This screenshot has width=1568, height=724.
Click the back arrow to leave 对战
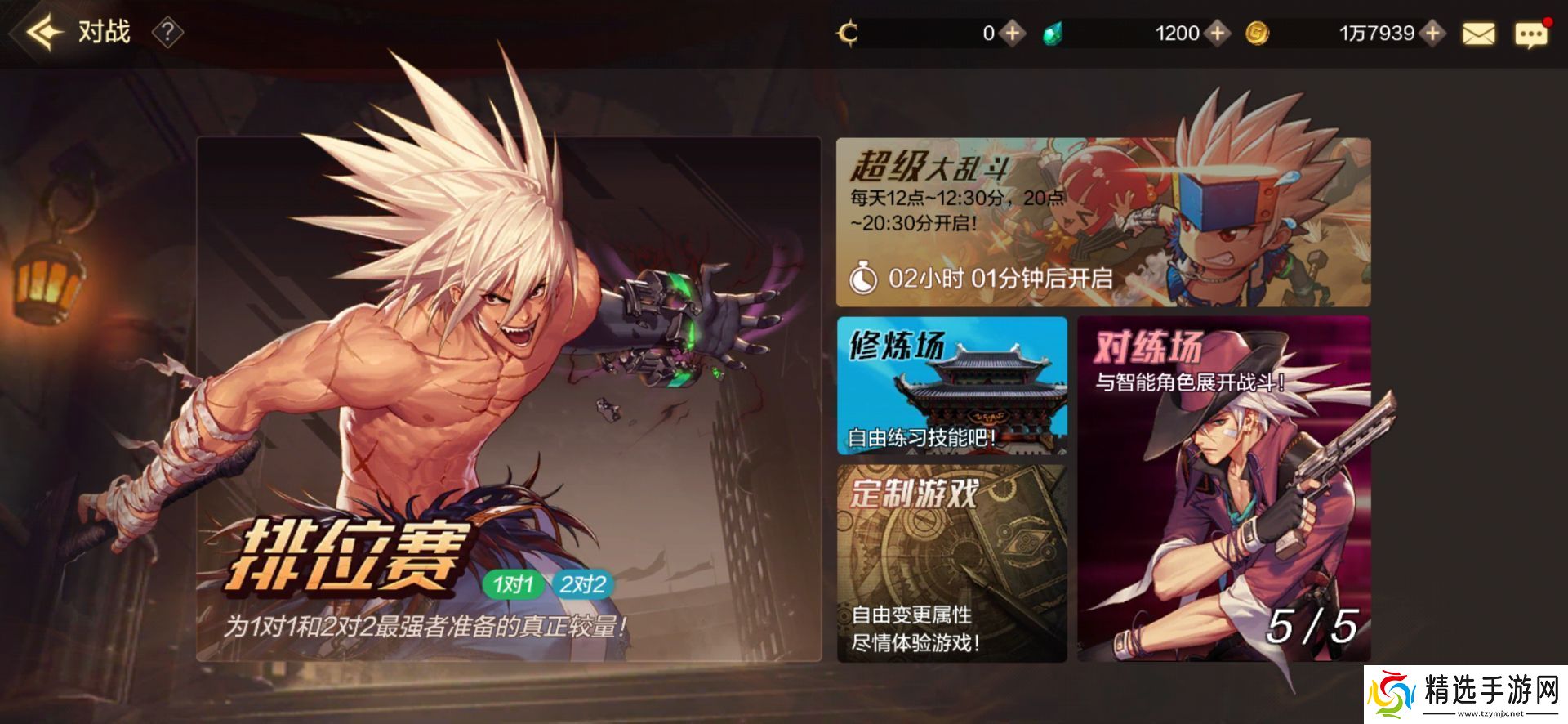(x=42, y=31)
